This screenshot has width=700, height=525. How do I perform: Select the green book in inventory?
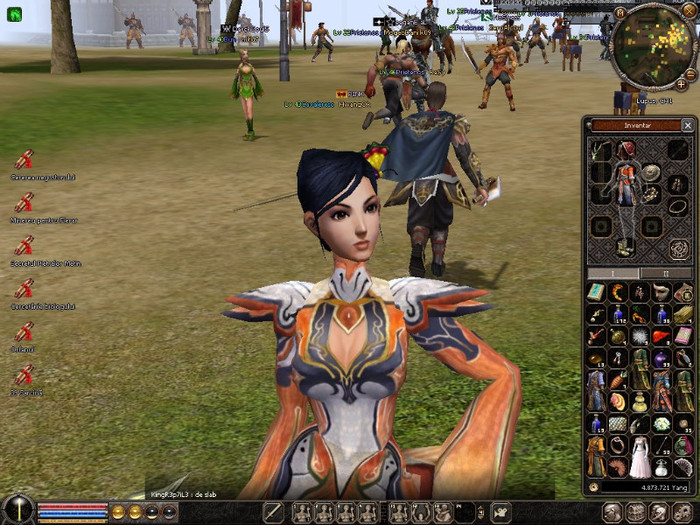click(596, 291)
